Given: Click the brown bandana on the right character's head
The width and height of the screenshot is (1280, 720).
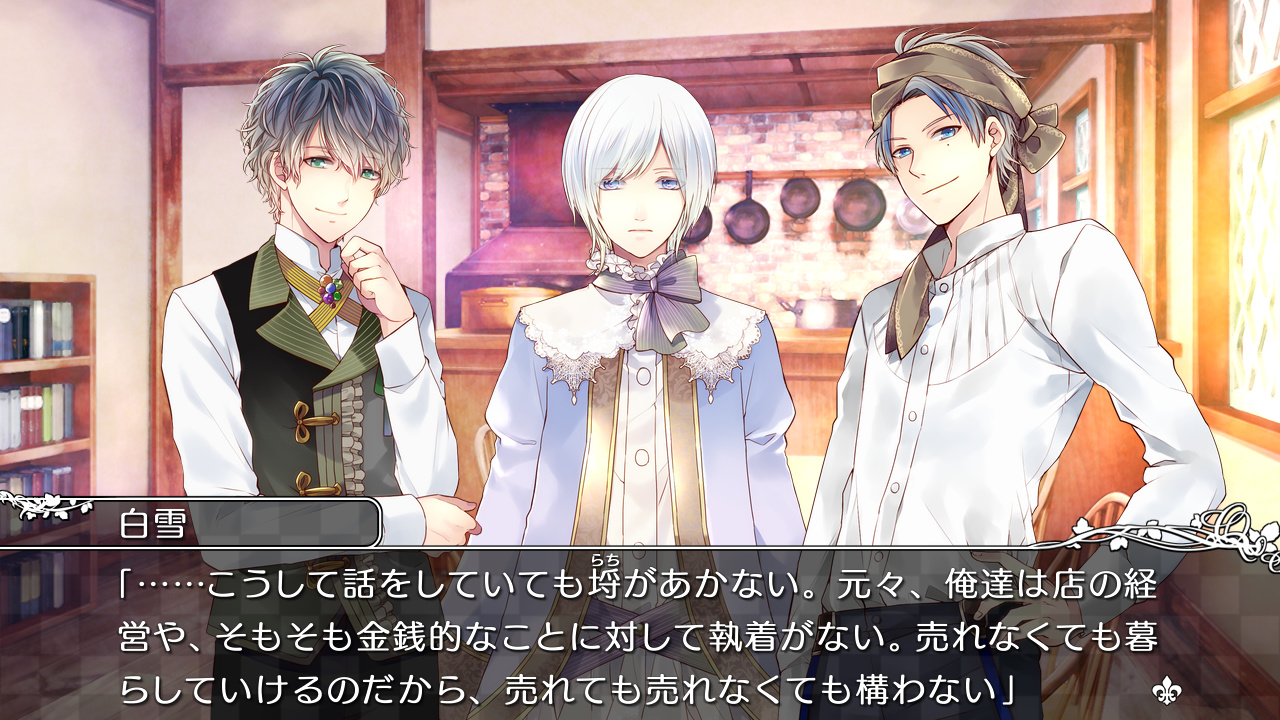Looking at the screenshot, I should 950,85.
